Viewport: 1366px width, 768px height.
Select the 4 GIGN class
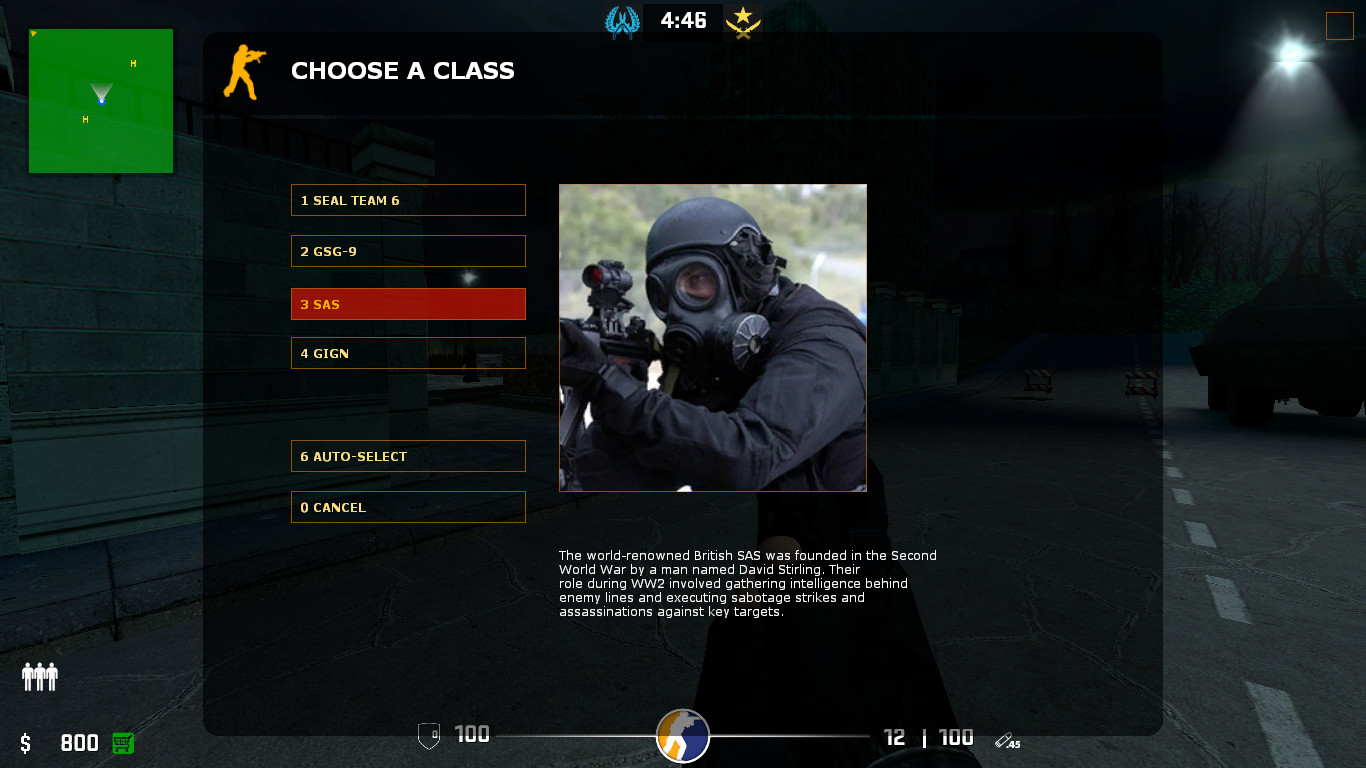point(408,353)
